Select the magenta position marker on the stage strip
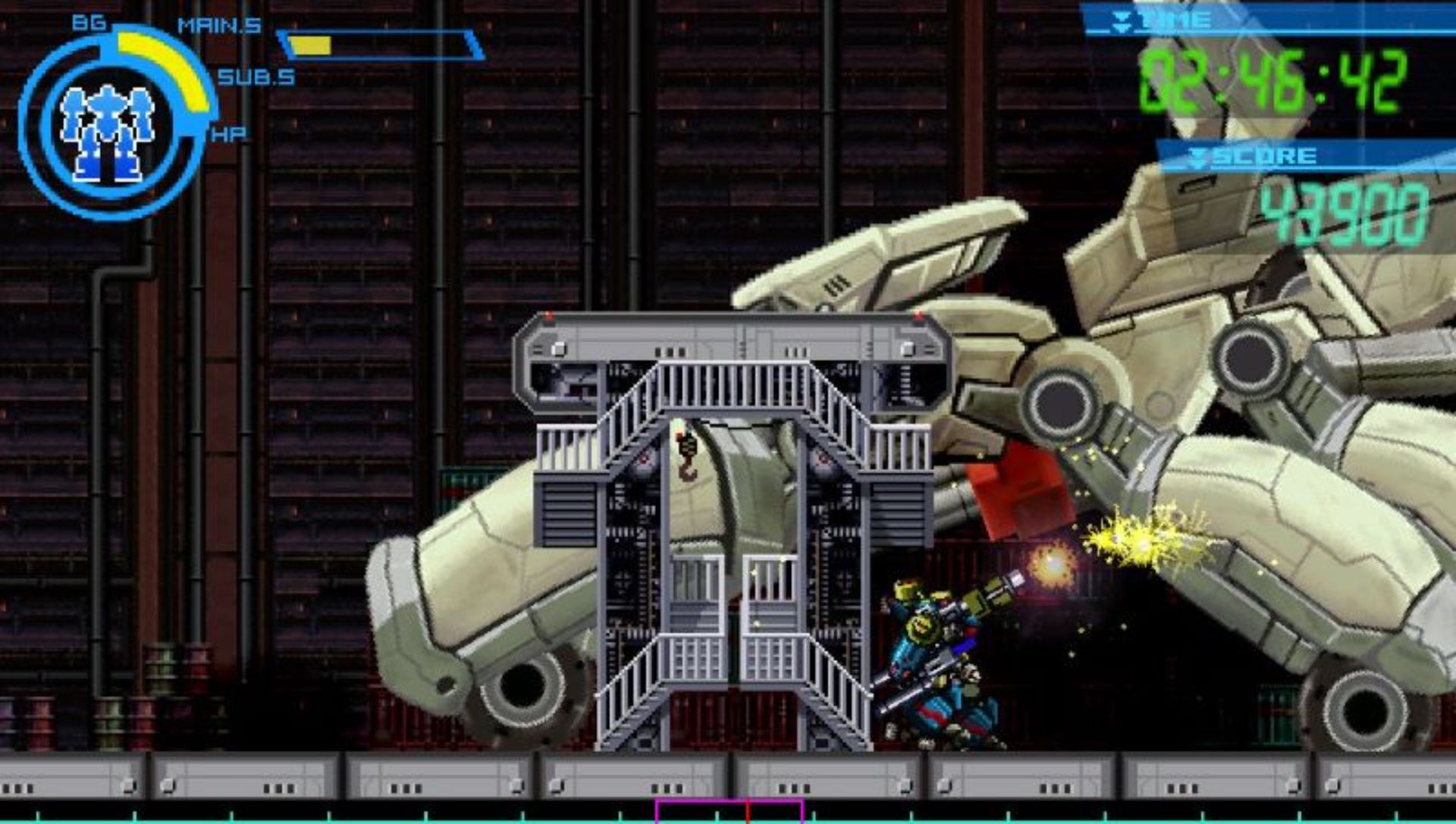This screenshot has width=1456, height=824. [730, 811]
